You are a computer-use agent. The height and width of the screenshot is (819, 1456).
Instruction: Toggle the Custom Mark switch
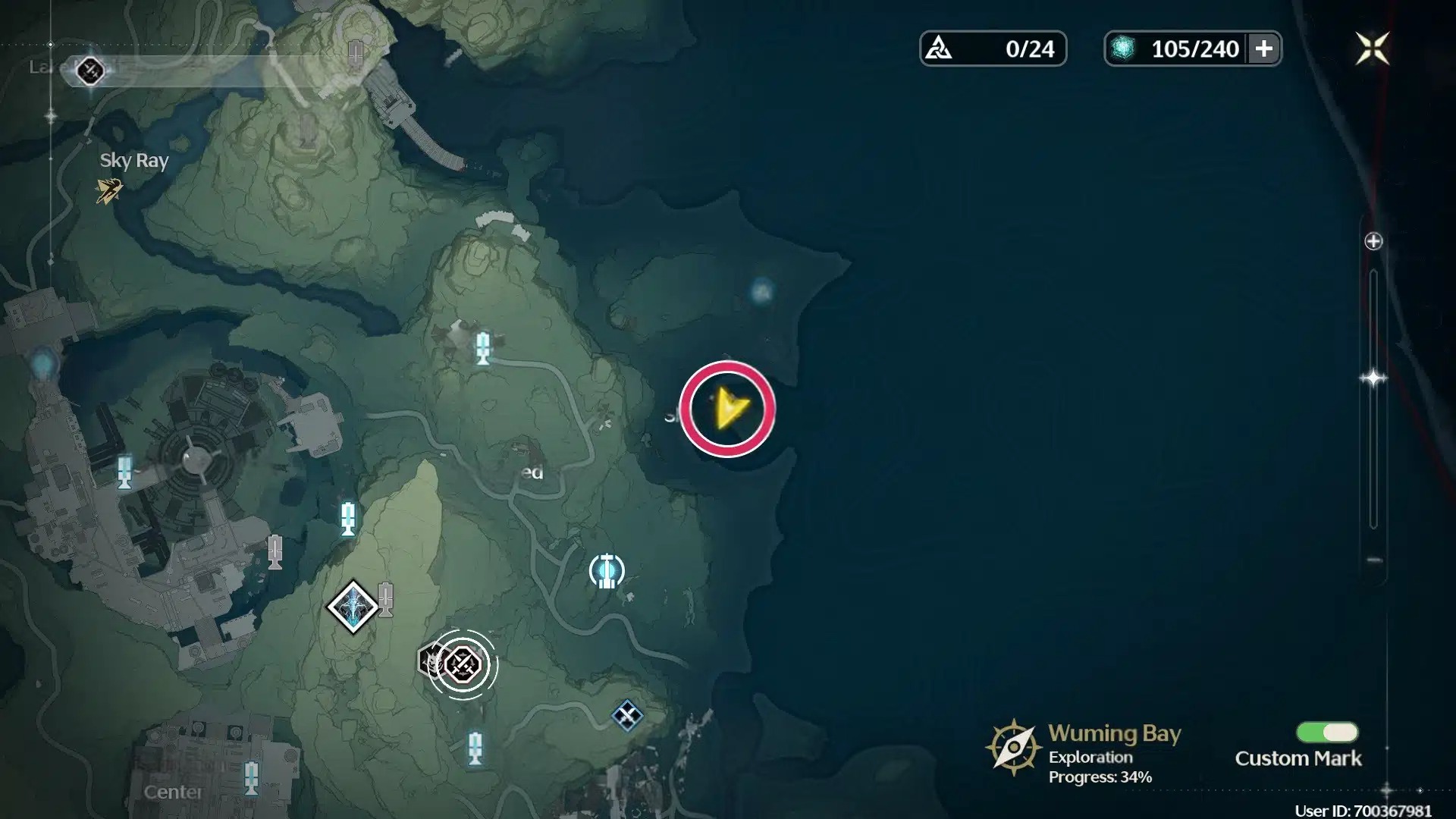[1327, 732]
